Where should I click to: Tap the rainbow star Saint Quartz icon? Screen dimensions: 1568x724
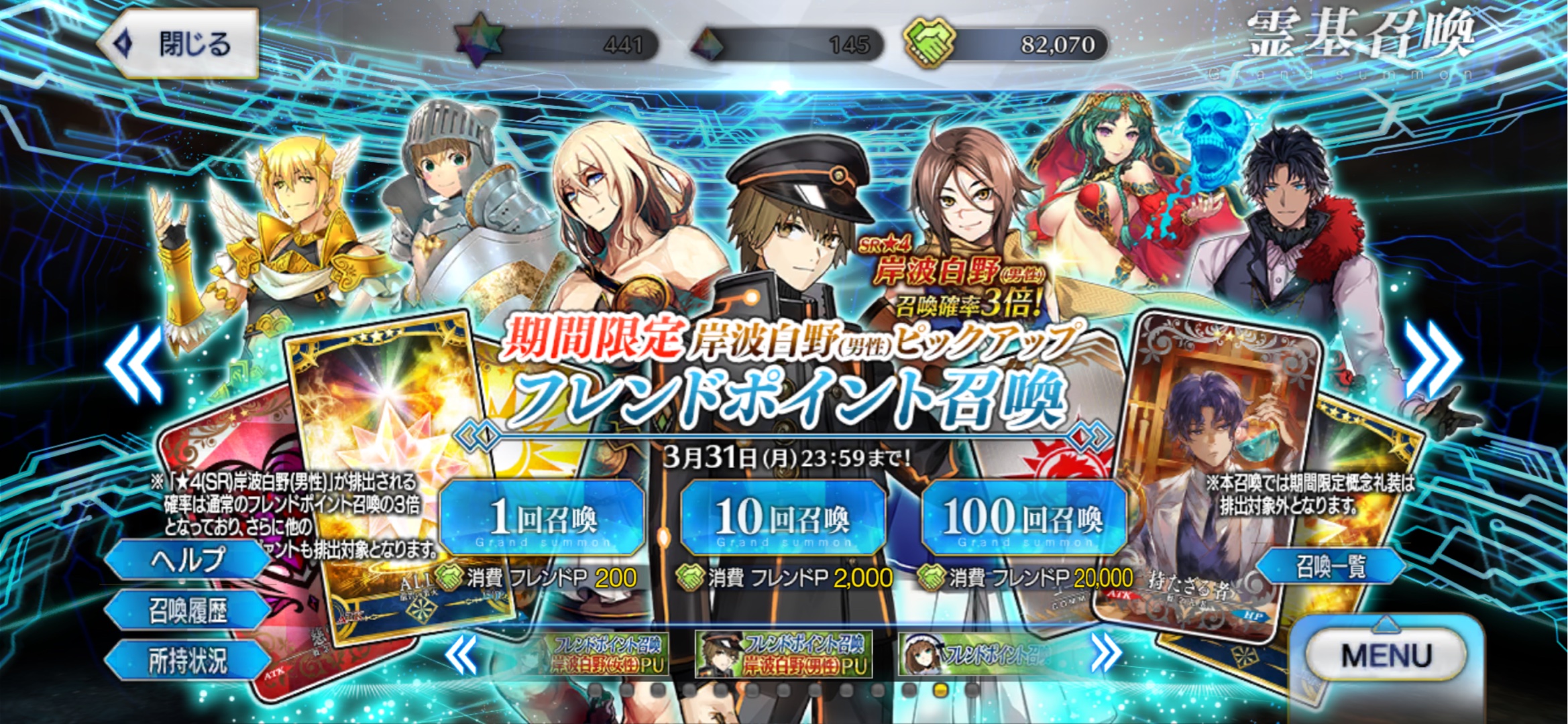pyautogui.click(x=479, y=40)
